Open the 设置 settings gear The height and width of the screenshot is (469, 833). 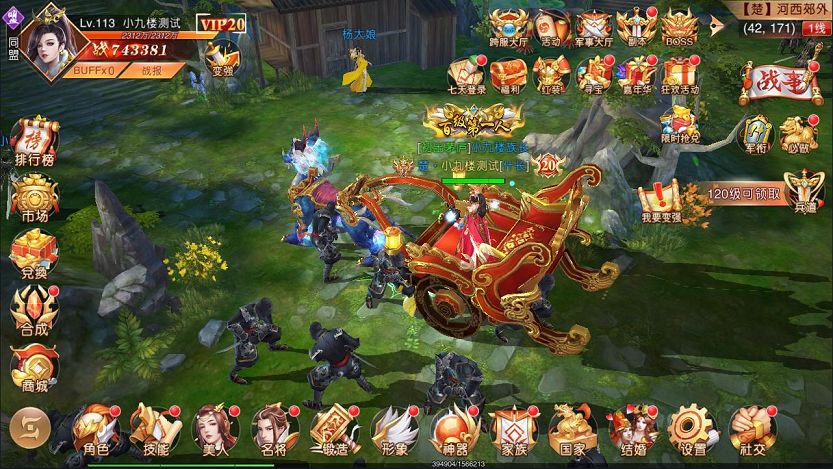[686, 429]
